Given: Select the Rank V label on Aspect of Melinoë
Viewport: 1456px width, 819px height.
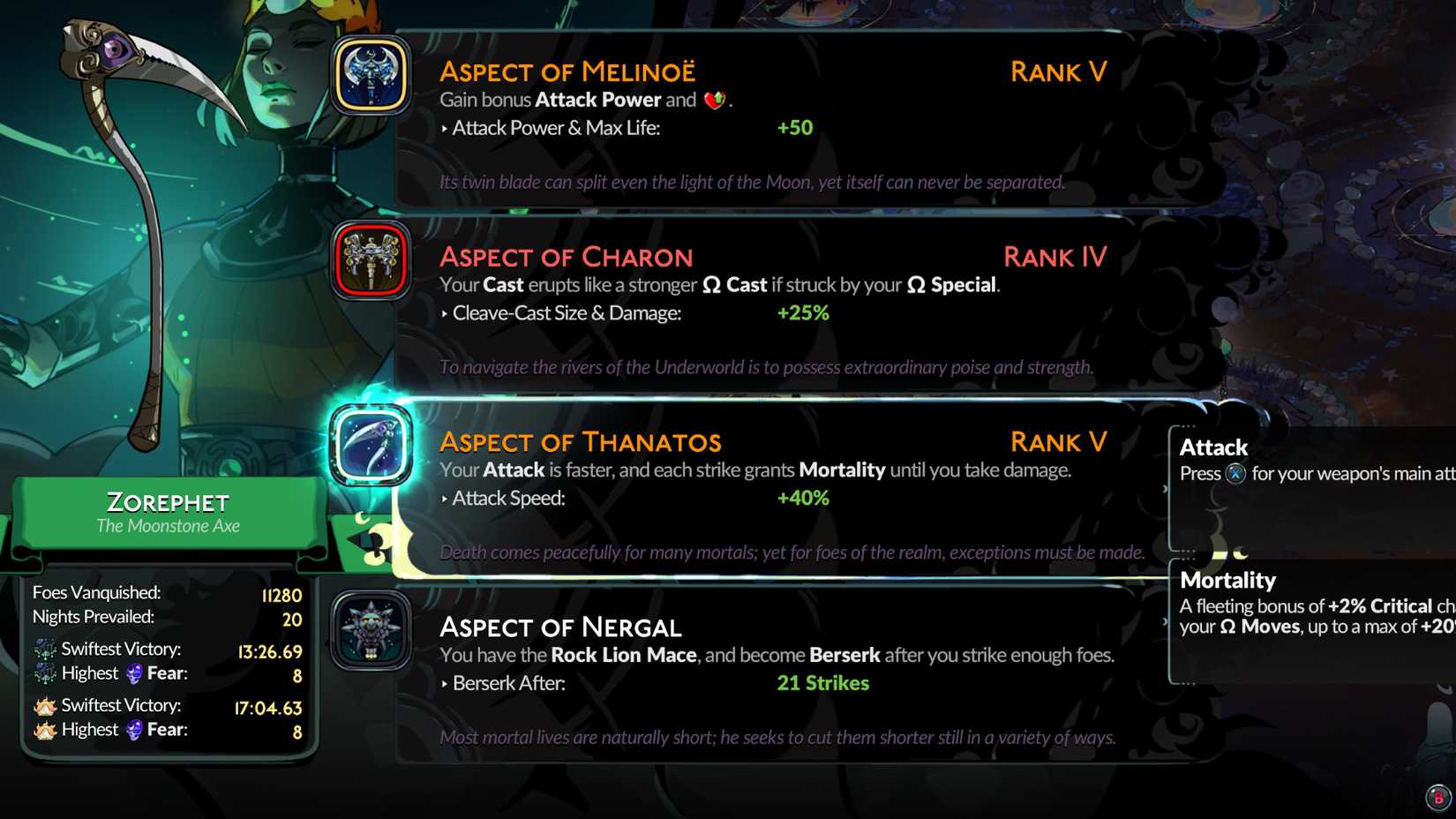Looking at the screenshot, I should [1057, 71].
